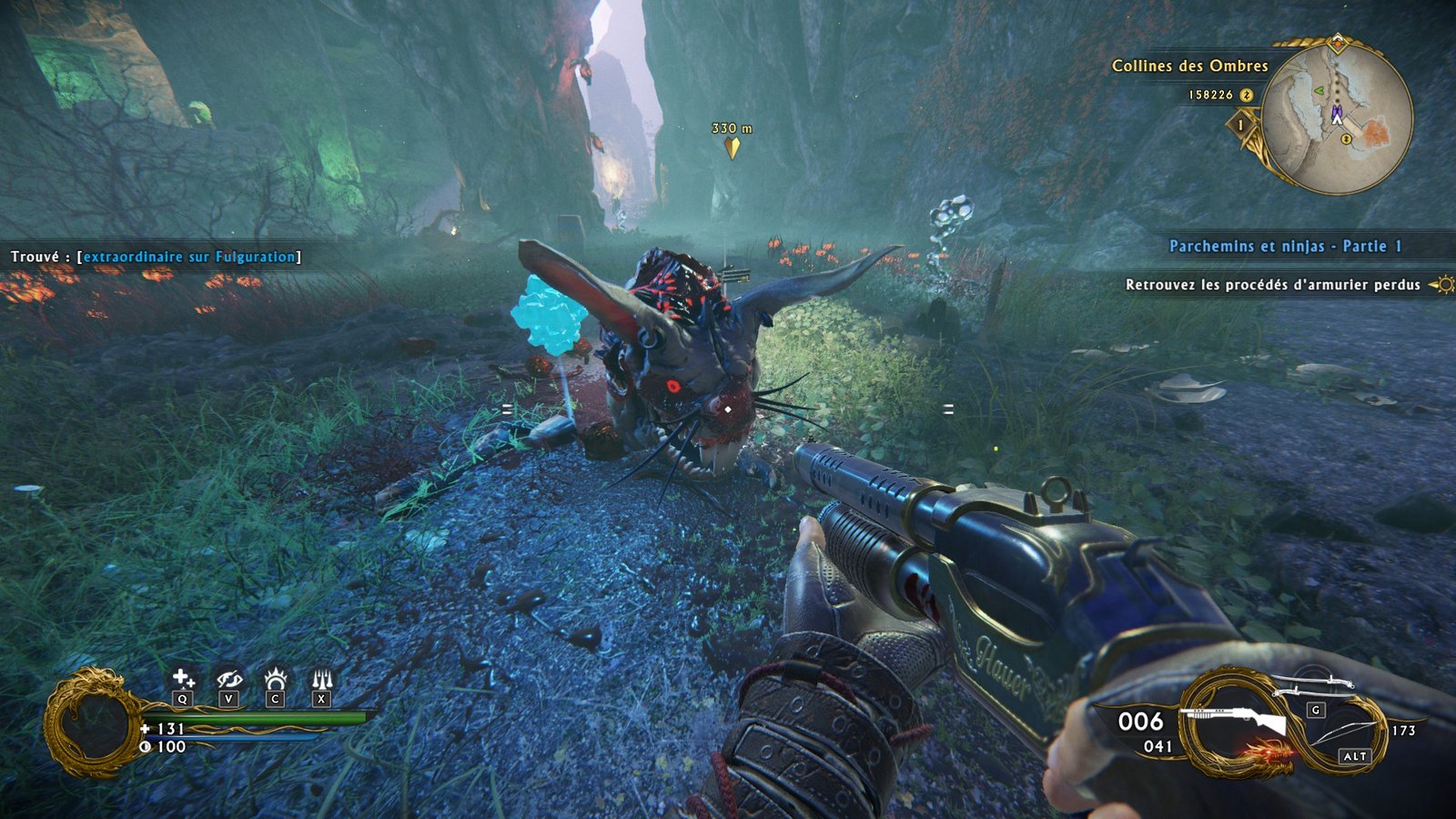Click the green arrow marker on the minimap
Image resolution: width=1456 pixels, height=819 pixels.
click(1318, 90)
